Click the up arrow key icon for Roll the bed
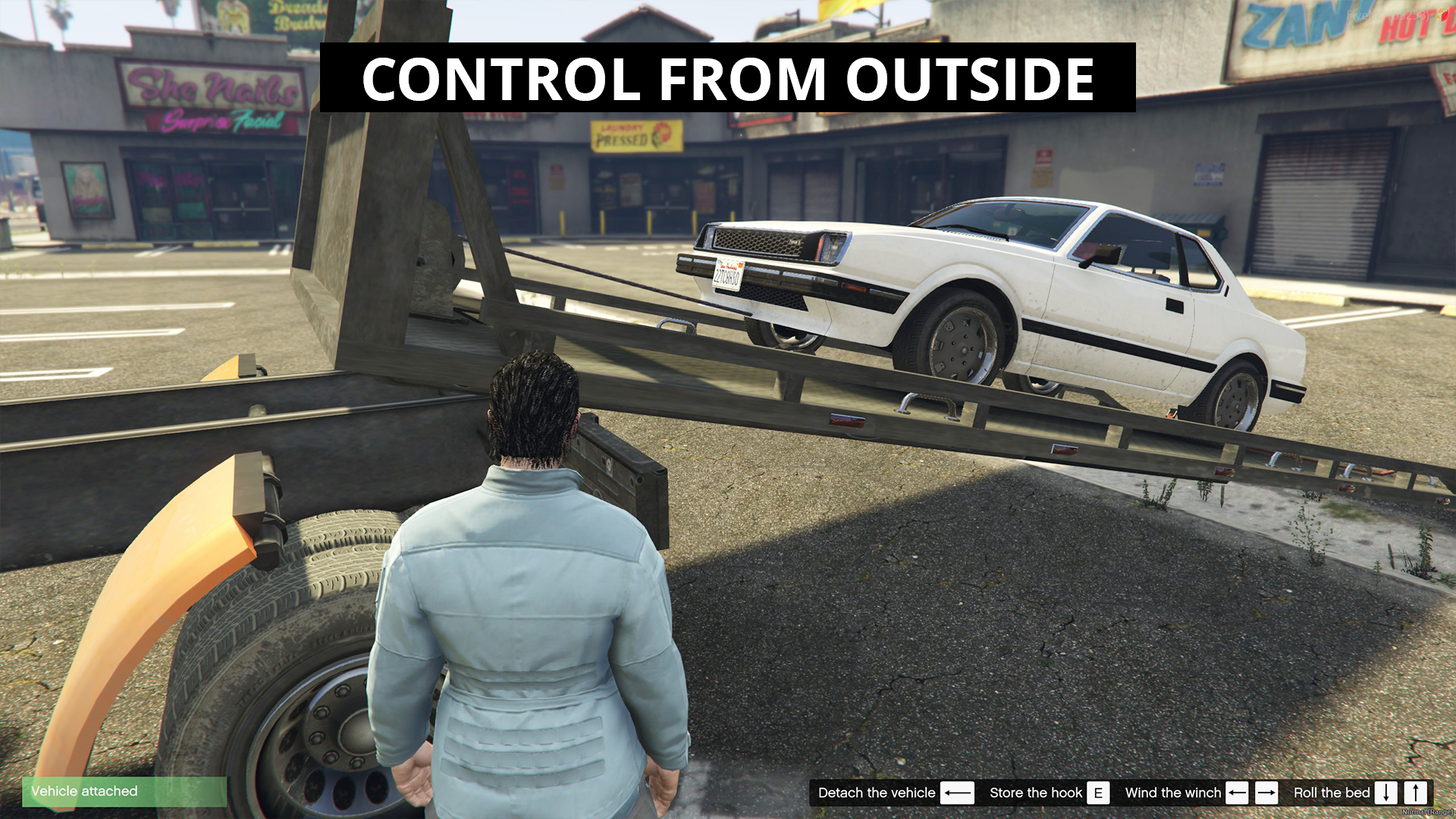This screenshot has height=819, width=1456. [x=1415, y=793]
